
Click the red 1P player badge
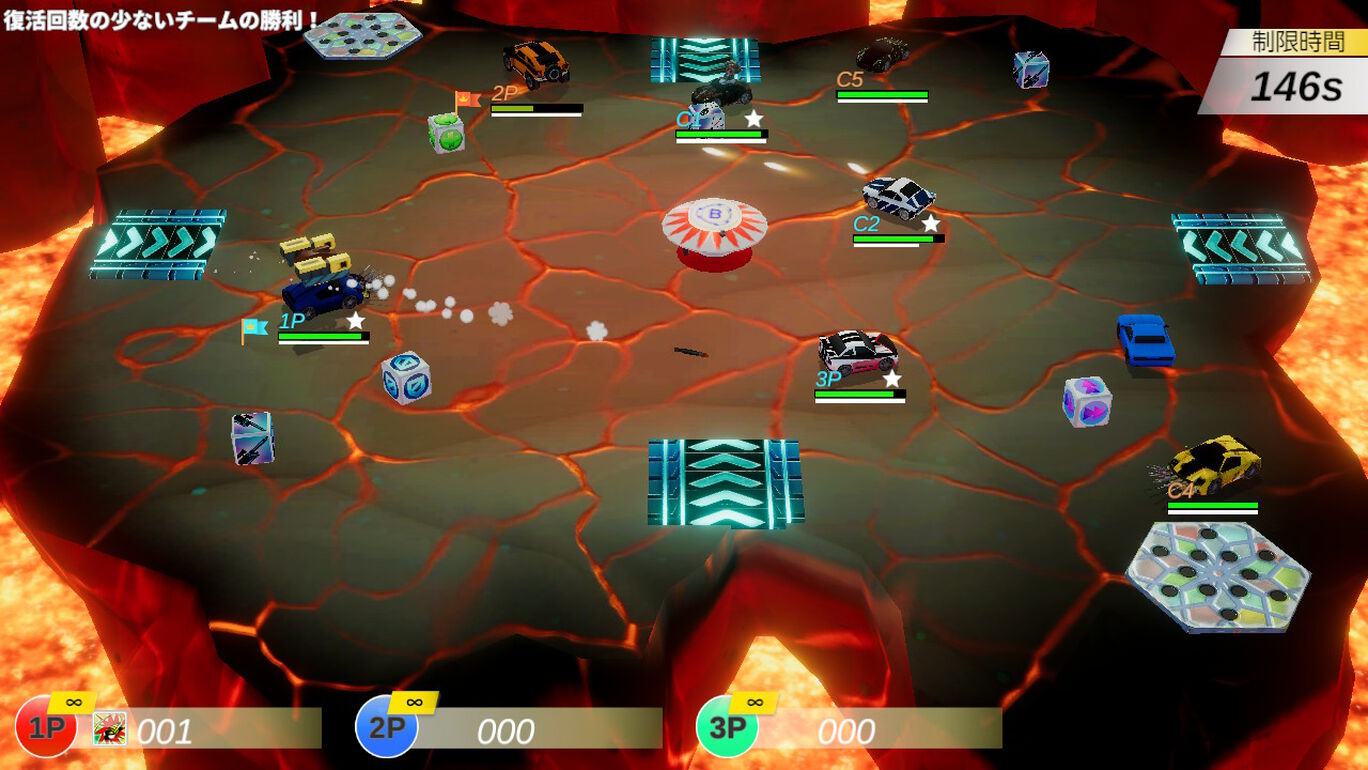click(45, 727)
